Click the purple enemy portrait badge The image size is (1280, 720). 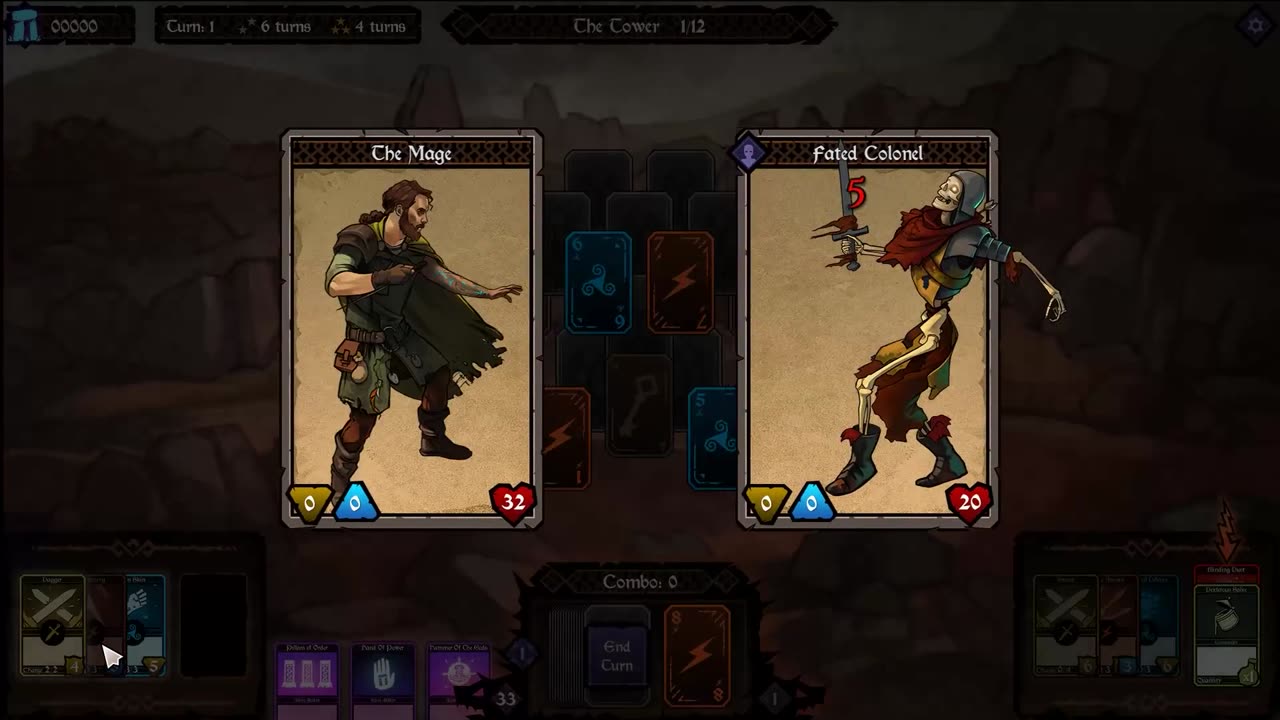(748, 153)
